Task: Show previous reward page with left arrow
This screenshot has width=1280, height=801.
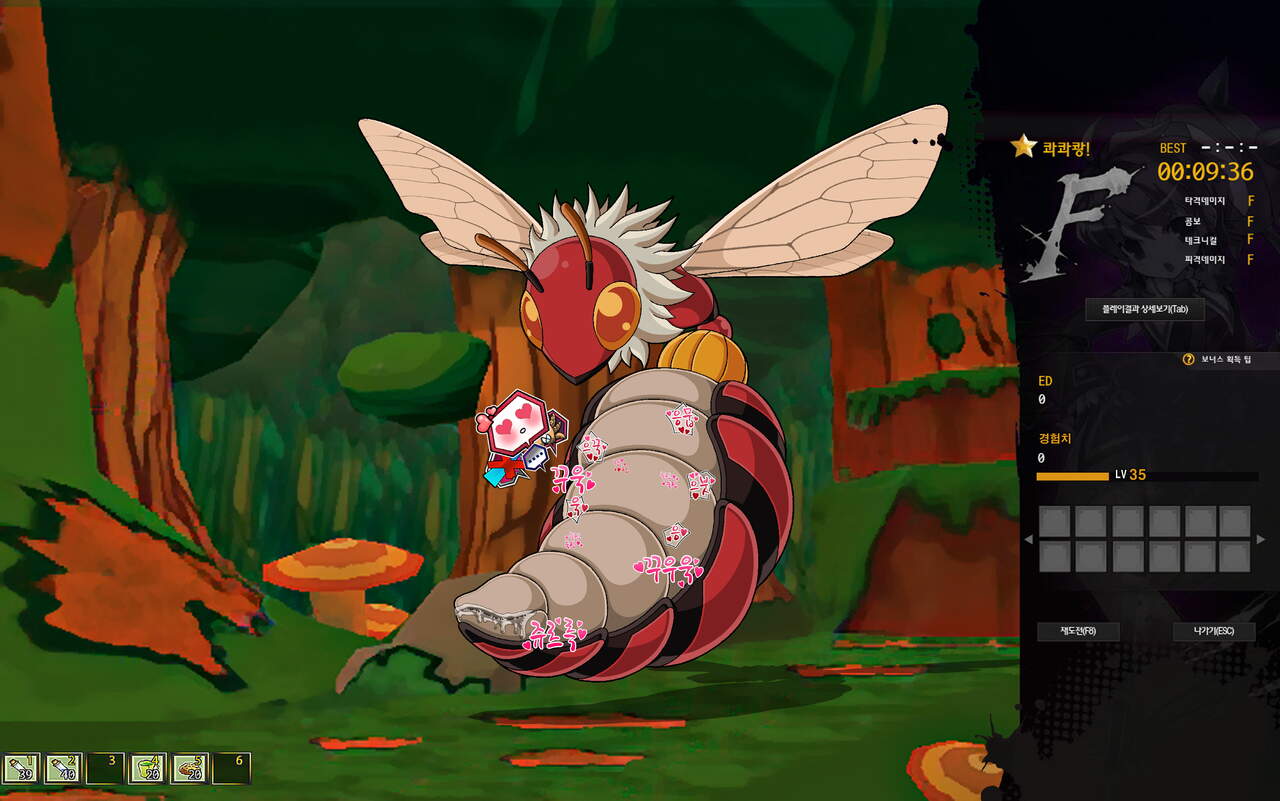Action: tap(1028, 540)
